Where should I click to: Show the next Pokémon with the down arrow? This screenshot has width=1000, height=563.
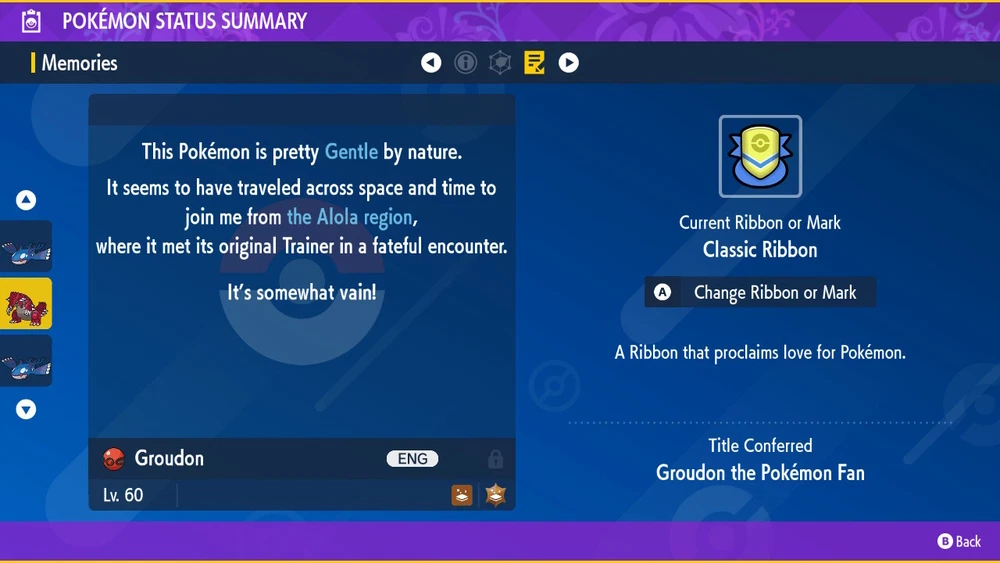[26, 409]
